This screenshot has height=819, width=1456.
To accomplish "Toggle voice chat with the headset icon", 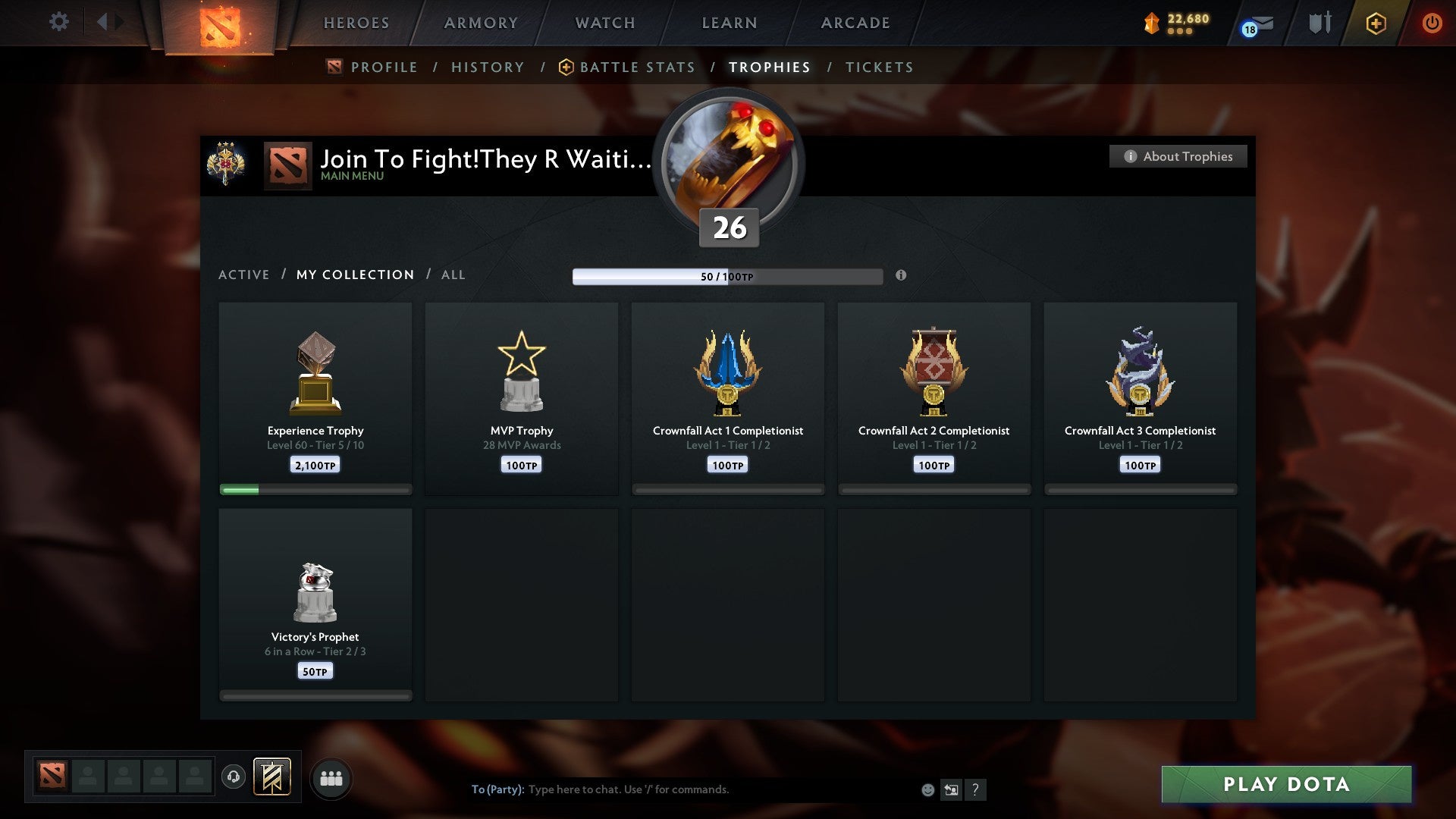I will coord(234,777).
